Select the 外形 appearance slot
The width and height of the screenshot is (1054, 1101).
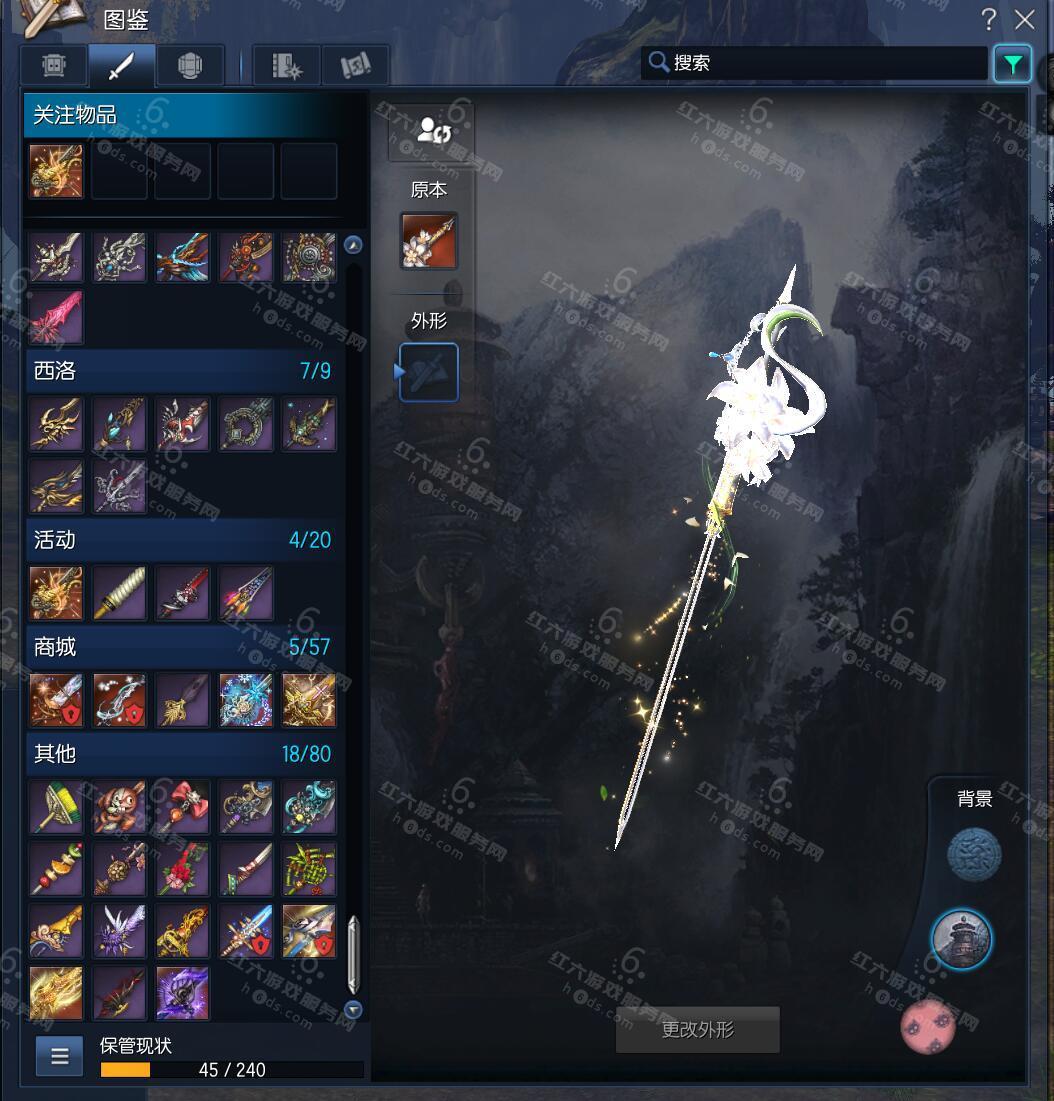pos(429,372)
